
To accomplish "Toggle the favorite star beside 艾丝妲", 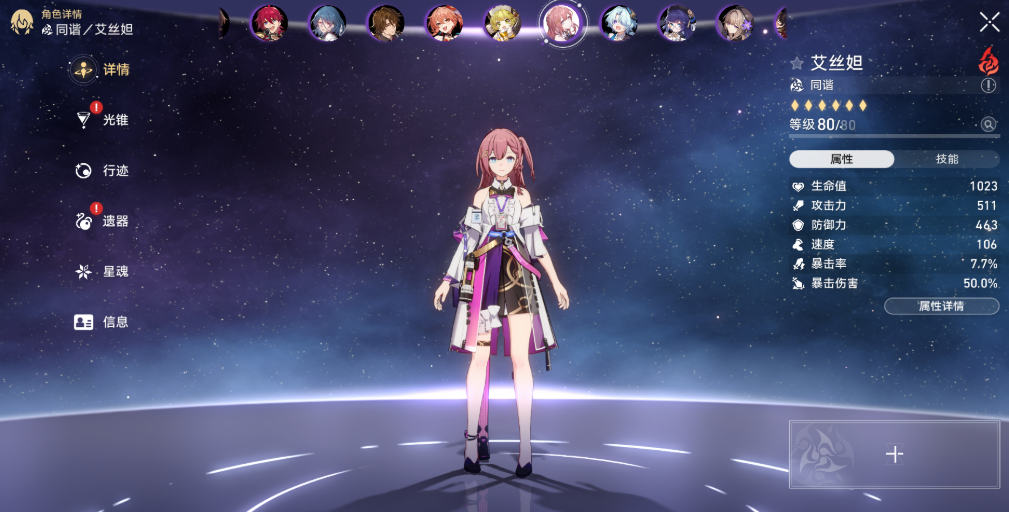I will (x=797, y=63).
